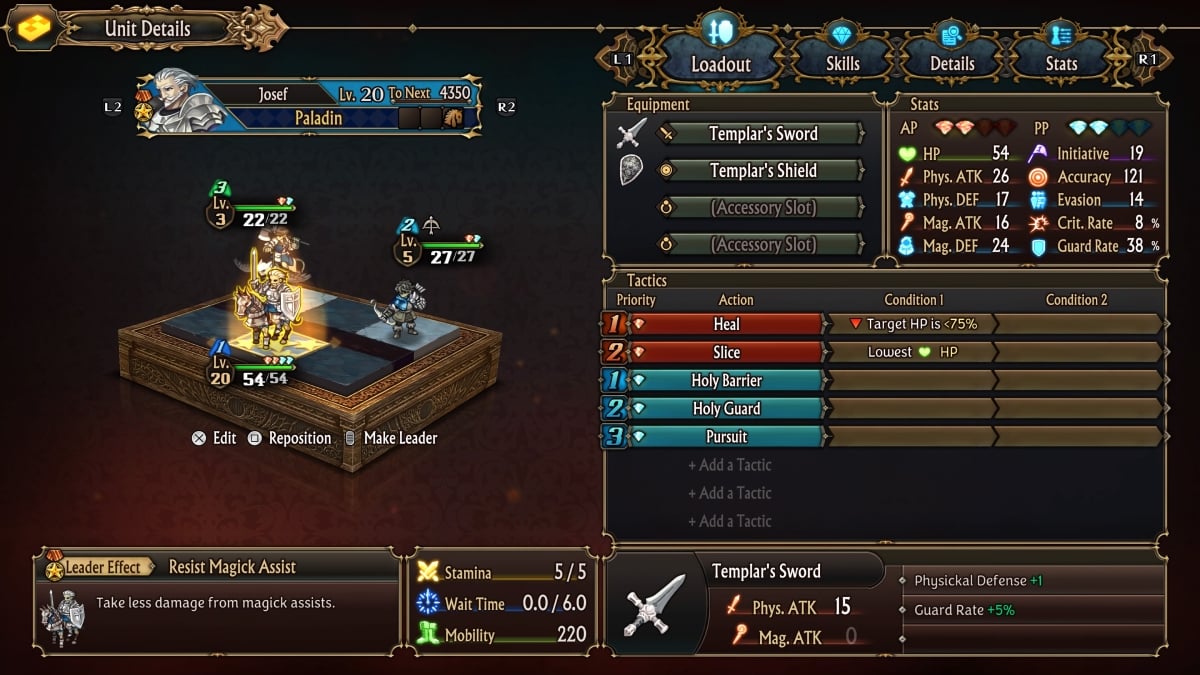Select the Josef Paladin unit banner
This screenshot has width=1200, height=675.
tap(310, 105)
